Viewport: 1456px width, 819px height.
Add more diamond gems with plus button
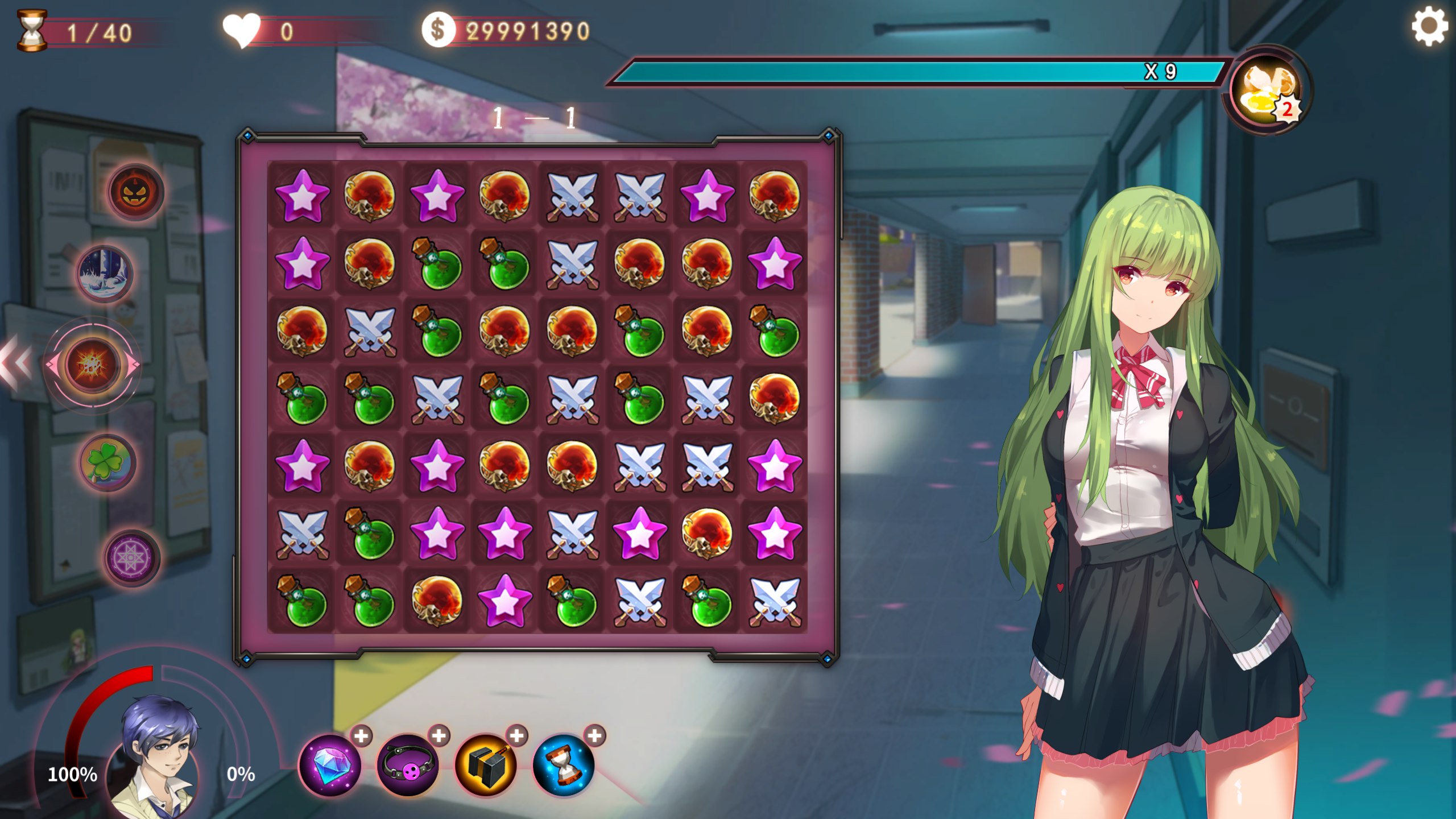click(361, 736)
